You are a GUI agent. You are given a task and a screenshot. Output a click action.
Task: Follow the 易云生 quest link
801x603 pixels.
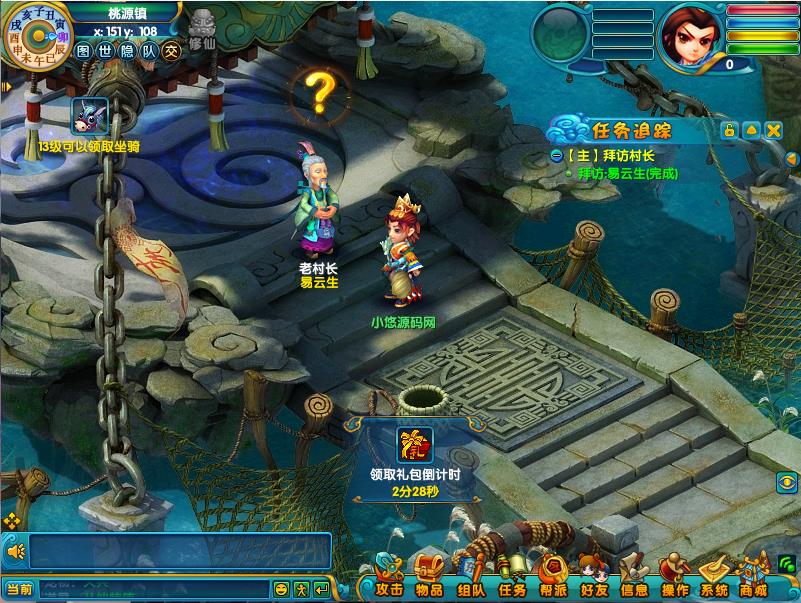[x=627, y=173]
